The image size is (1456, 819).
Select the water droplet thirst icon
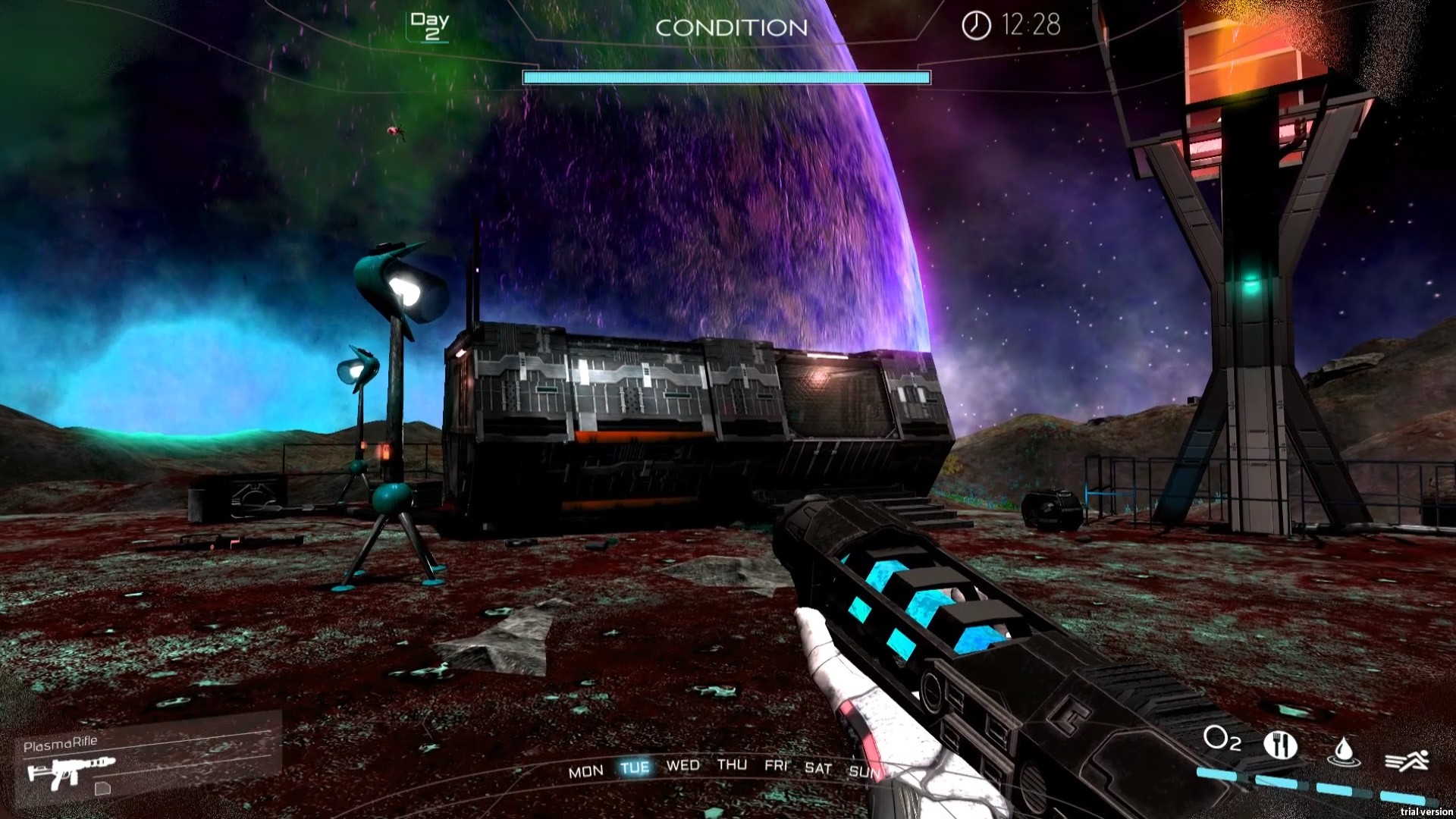[x=1343, y=751]
